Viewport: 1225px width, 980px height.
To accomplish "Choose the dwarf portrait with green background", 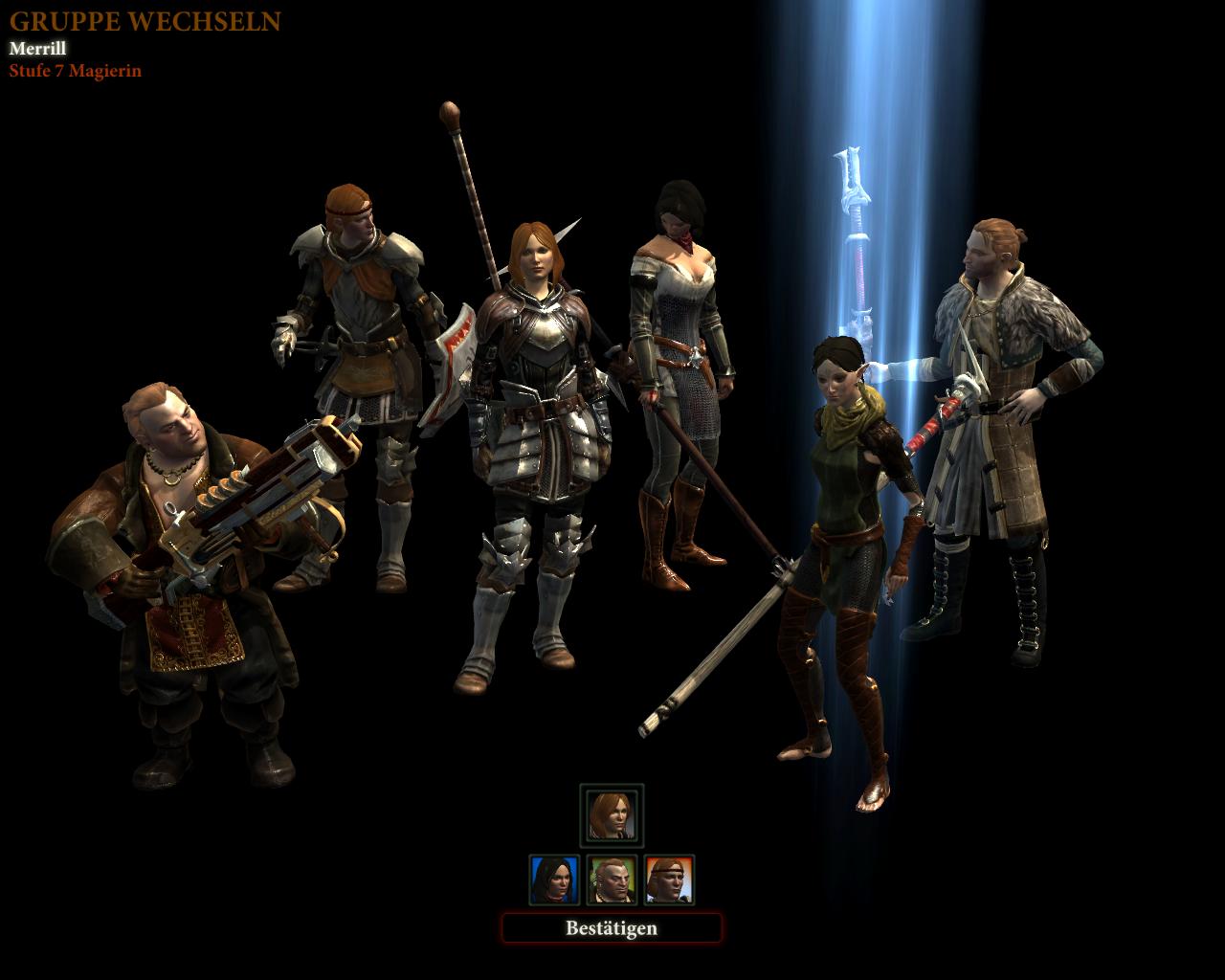I will click(612, 880).
